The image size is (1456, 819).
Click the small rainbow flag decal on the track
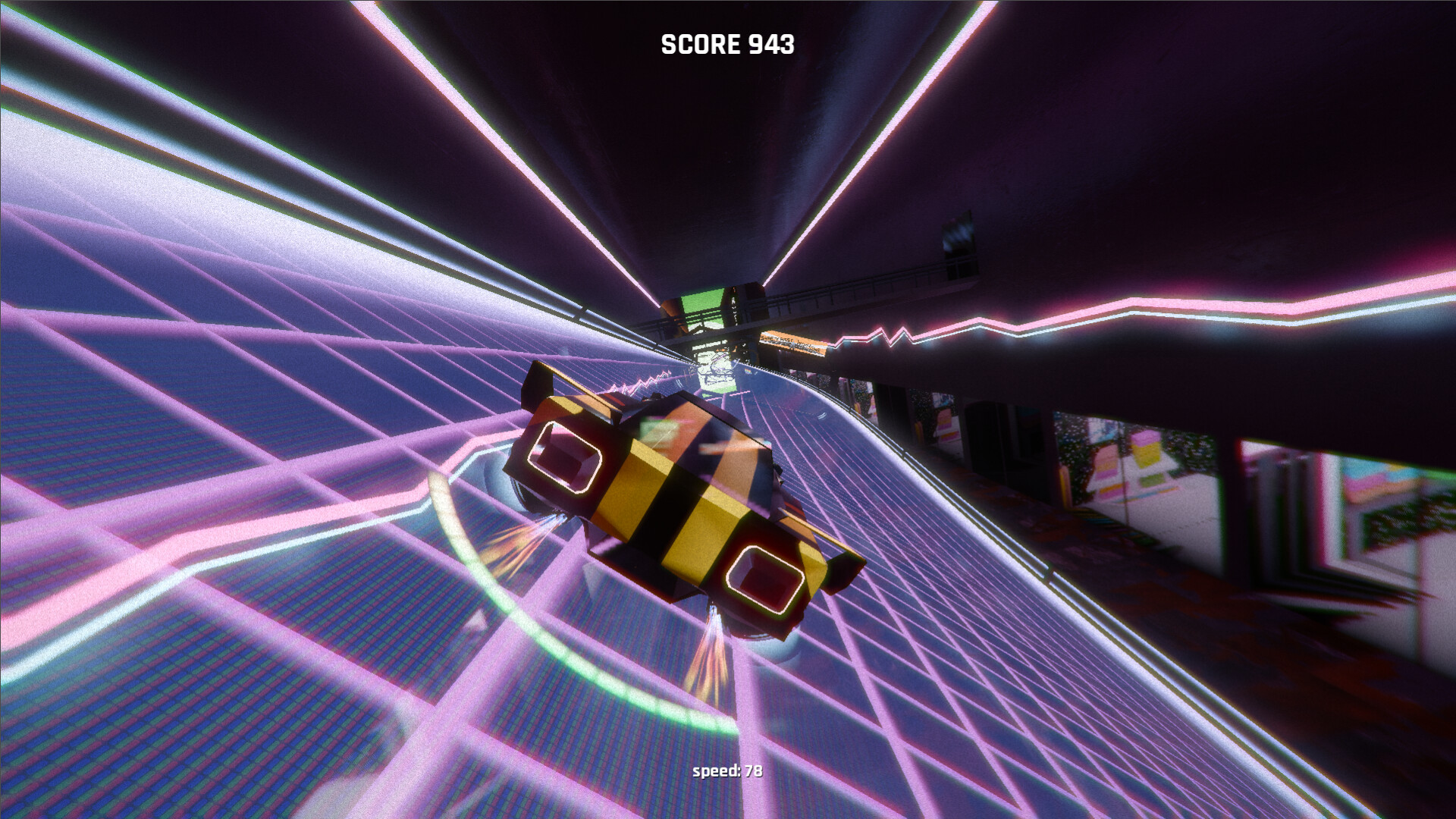coord(748,372)
